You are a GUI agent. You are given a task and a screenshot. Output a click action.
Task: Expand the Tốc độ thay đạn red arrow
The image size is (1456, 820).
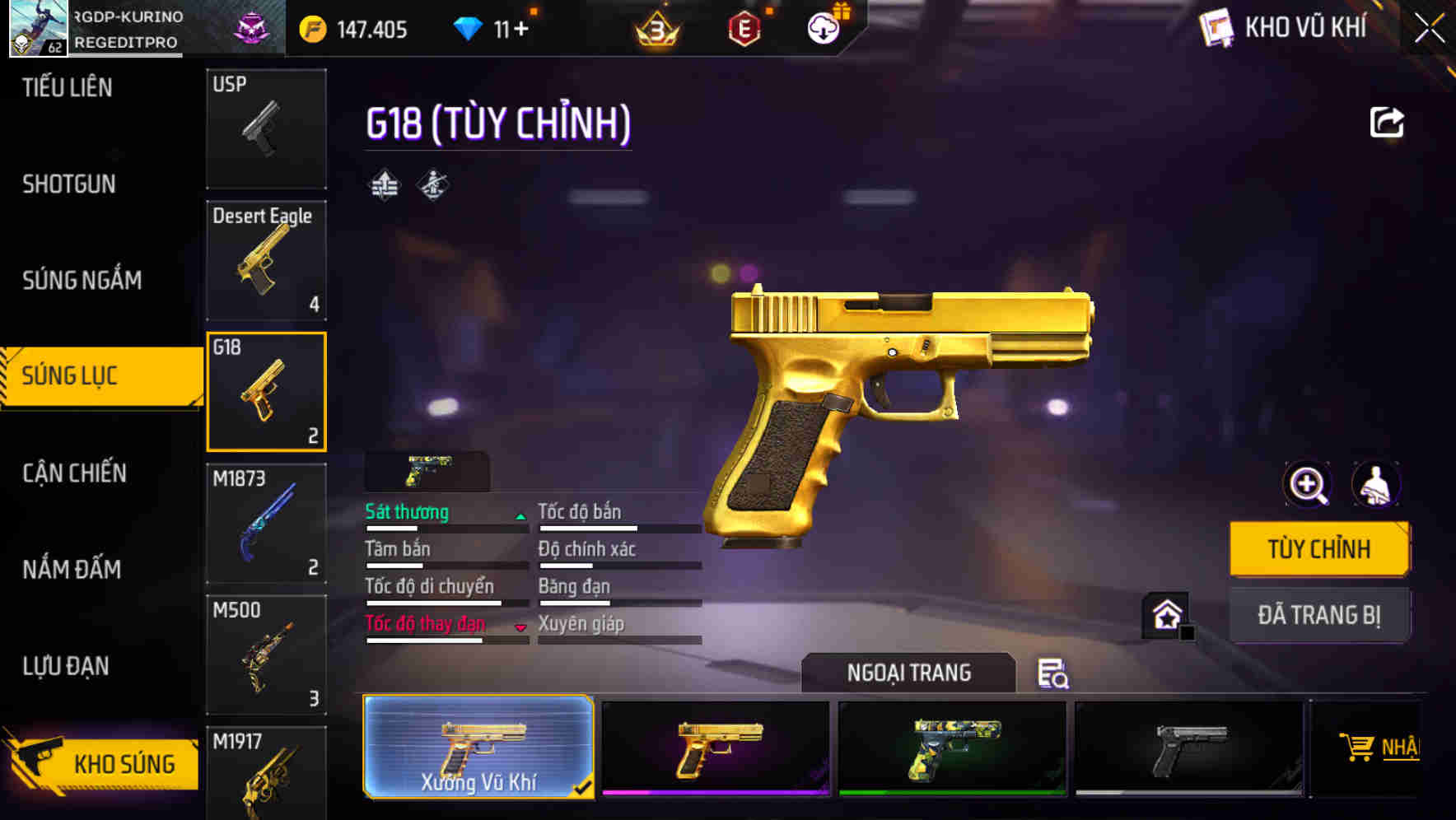(x=520, y=626)
